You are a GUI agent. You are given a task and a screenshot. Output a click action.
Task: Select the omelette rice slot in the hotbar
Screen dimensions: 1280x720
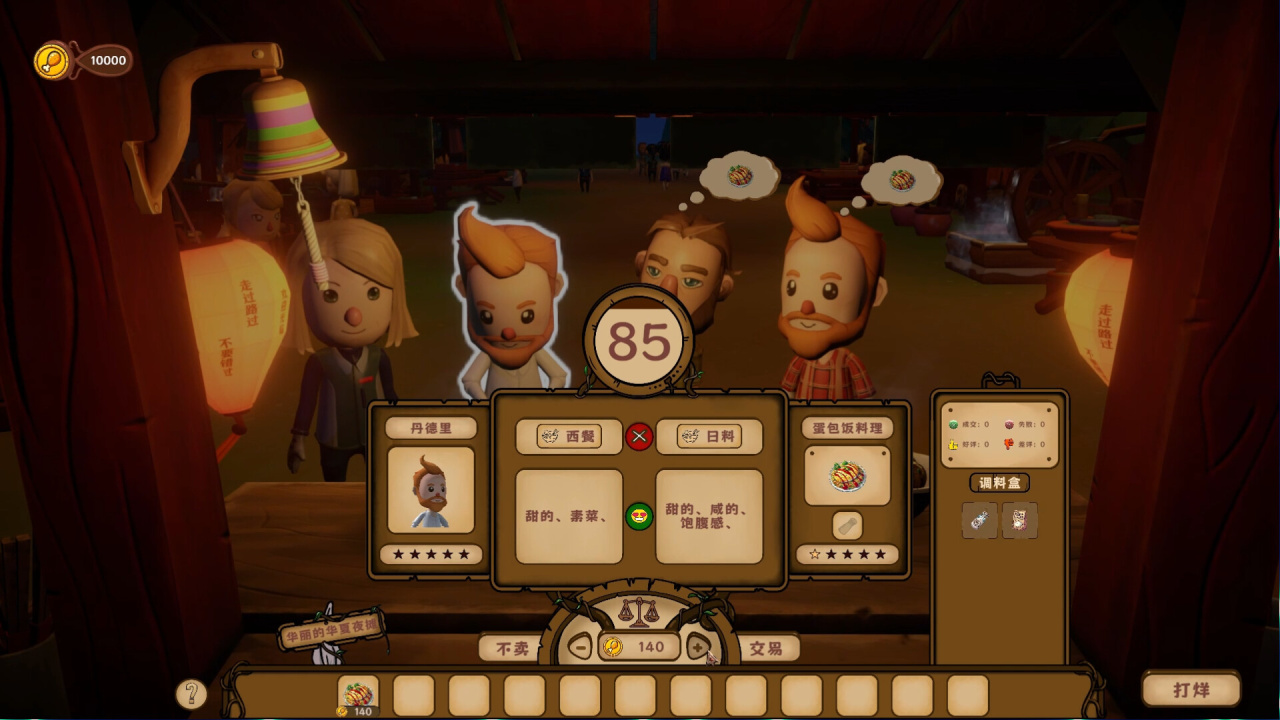(x=358, y=695)
